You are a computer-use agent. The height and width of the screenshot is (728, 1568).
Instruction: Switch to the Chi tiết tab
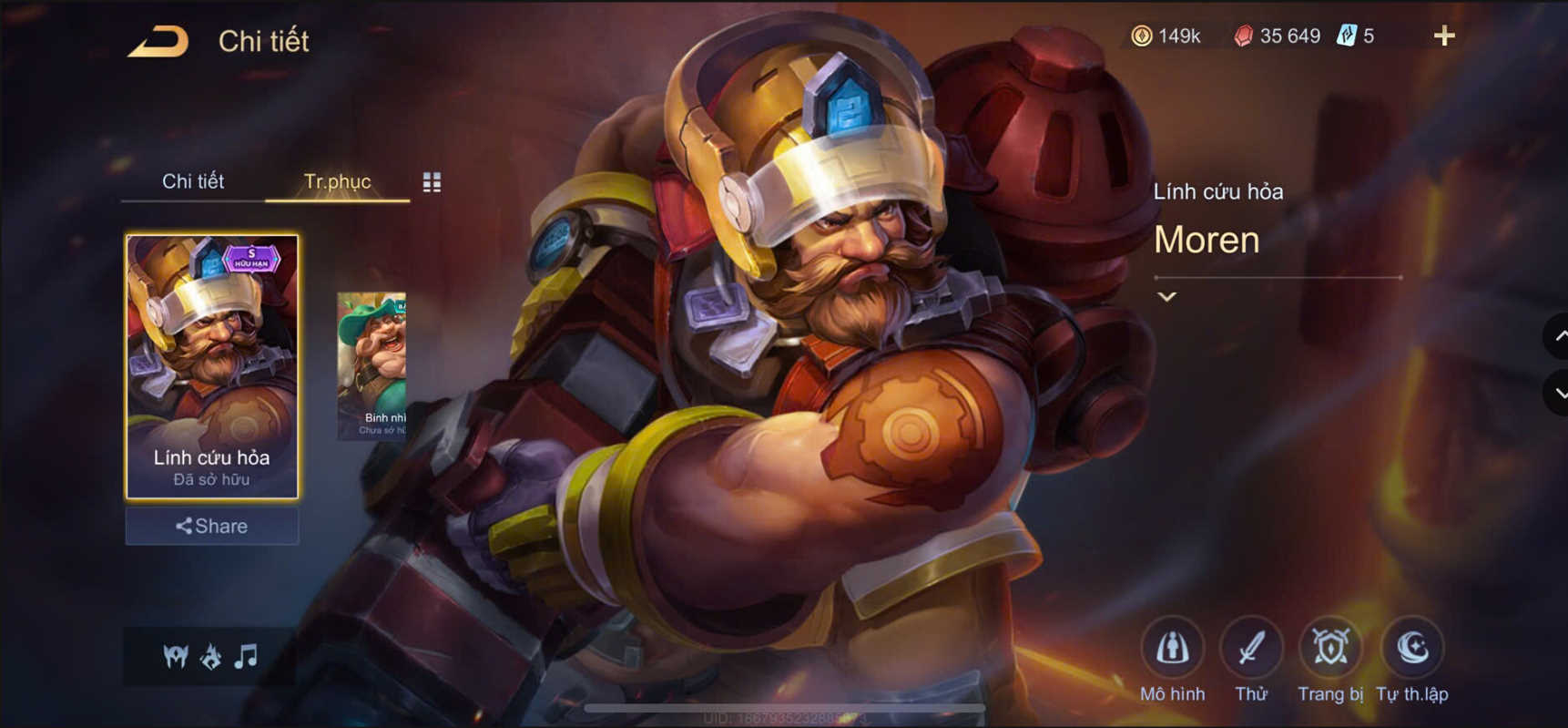(194, 181)
